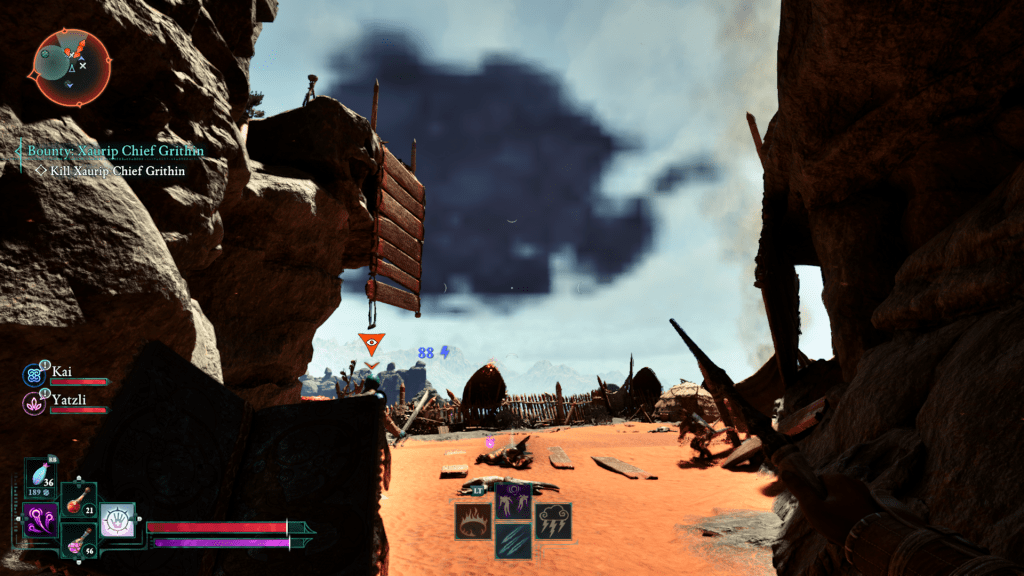Open the circular minimap
The width and height of the screenshot is (1024, 576).
(x=71, y=66)
